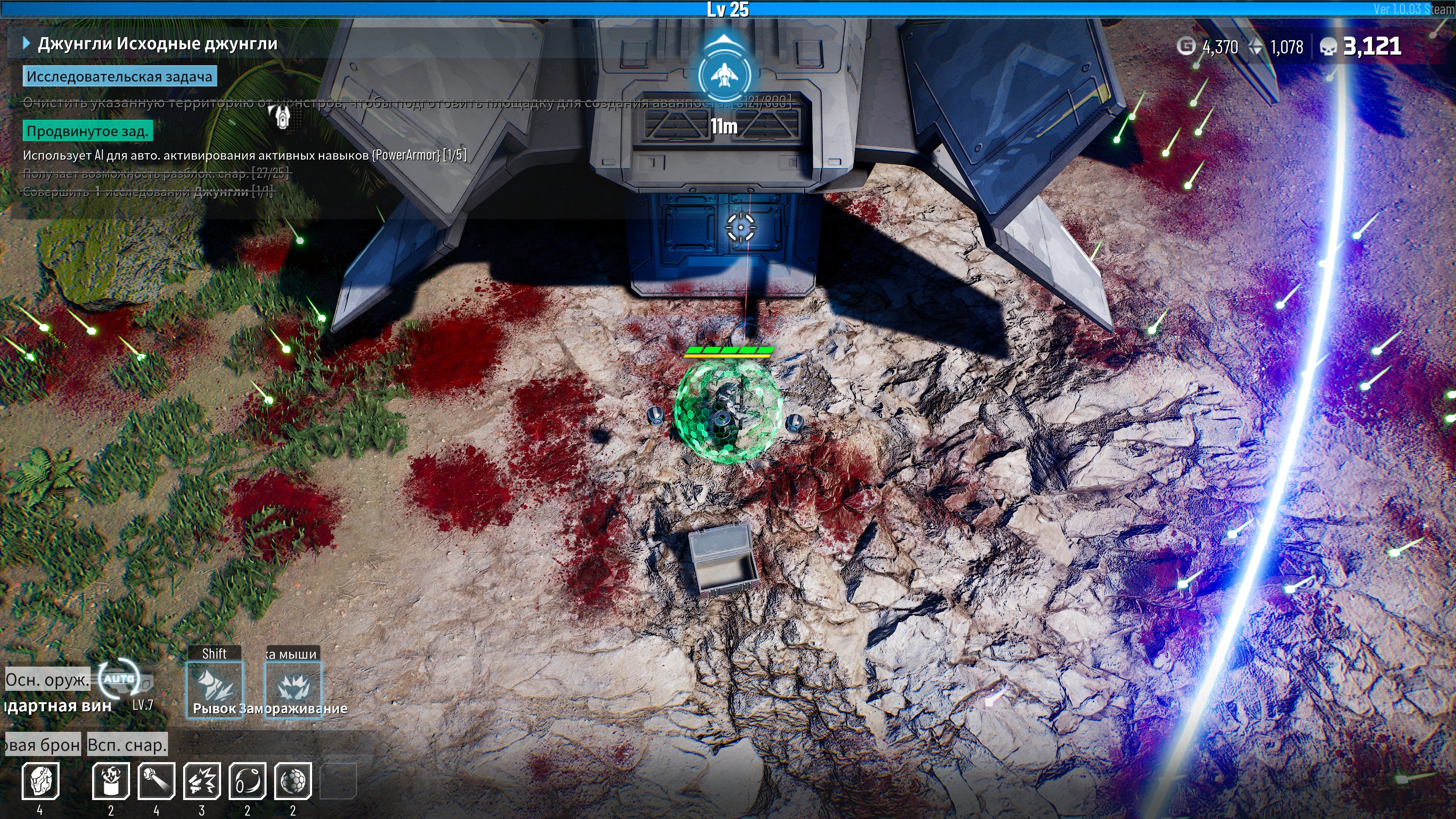Select the flaming canister gear slot
1456x819 pixels.
(x=111, y=781)
